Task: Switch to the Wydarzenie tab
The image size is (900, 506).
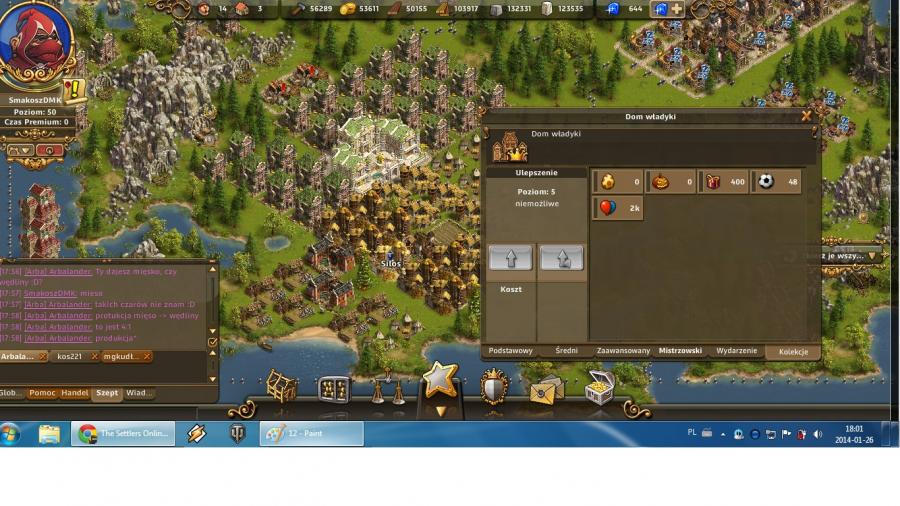Action: click(736, 351)
